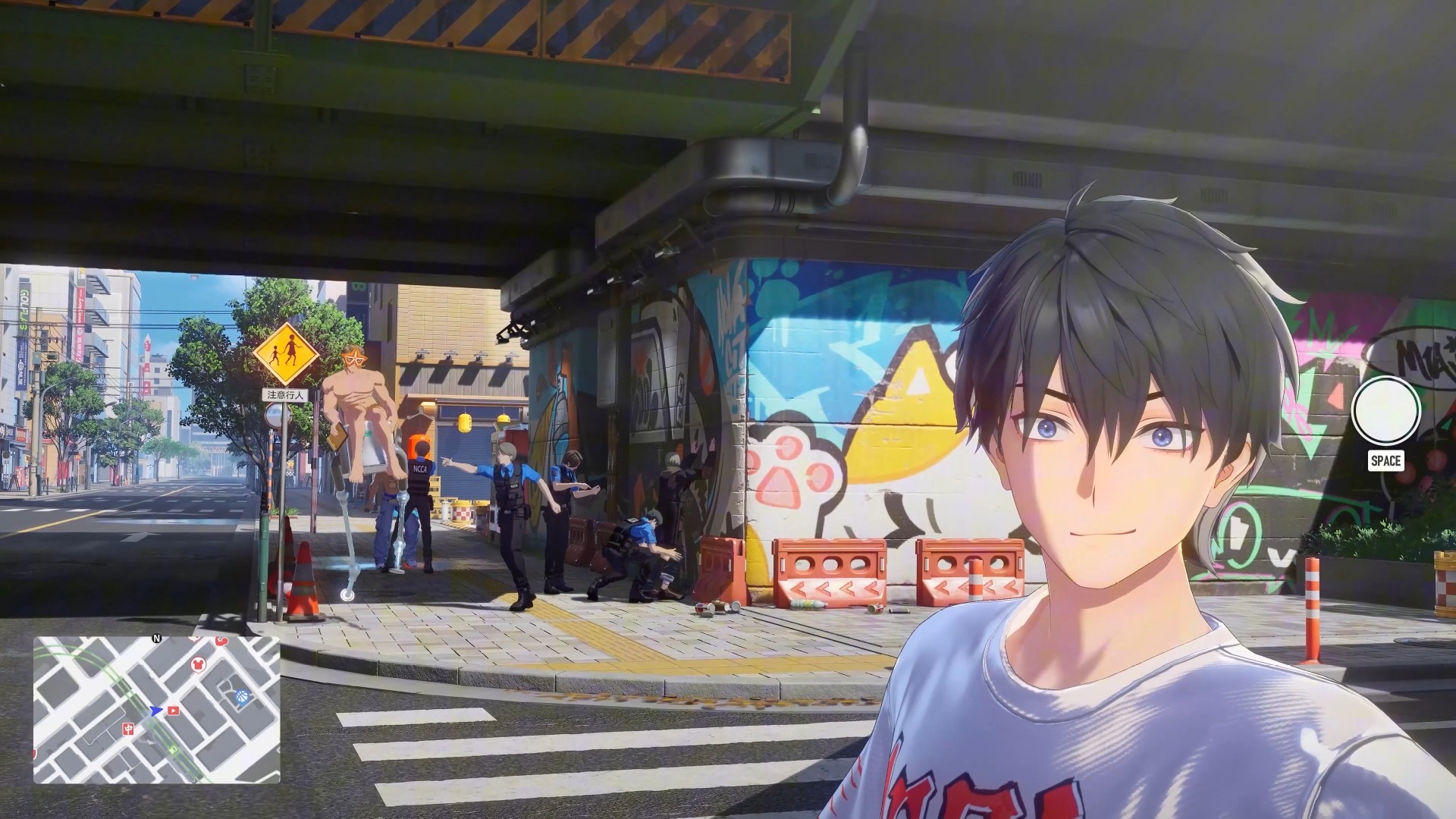1456x819 pixels.
Task: Select the red video play marker on minimap
Action: (x=174, y=711)
